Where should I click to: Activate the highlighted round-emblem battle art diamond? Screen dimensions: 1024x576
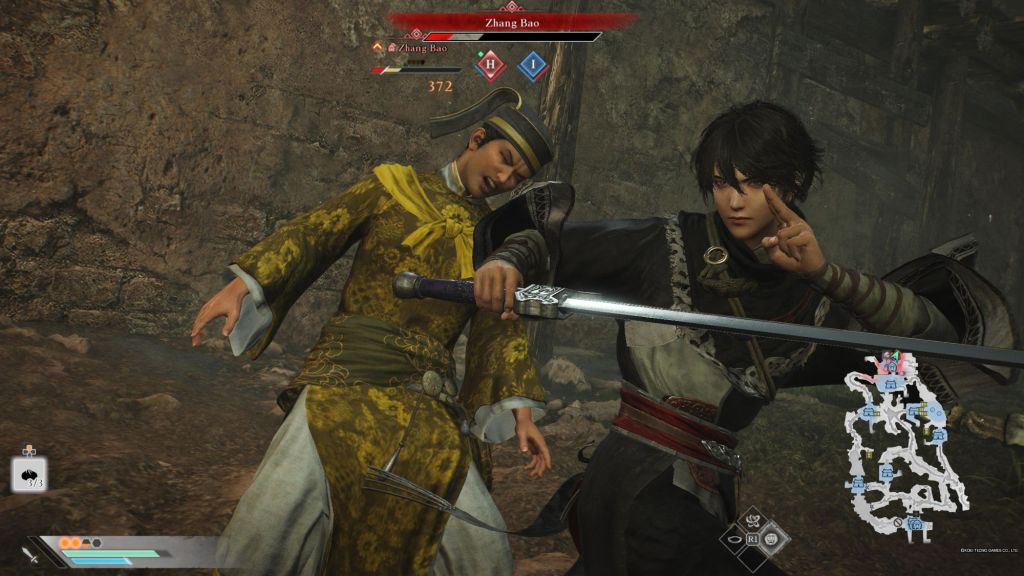774,539
